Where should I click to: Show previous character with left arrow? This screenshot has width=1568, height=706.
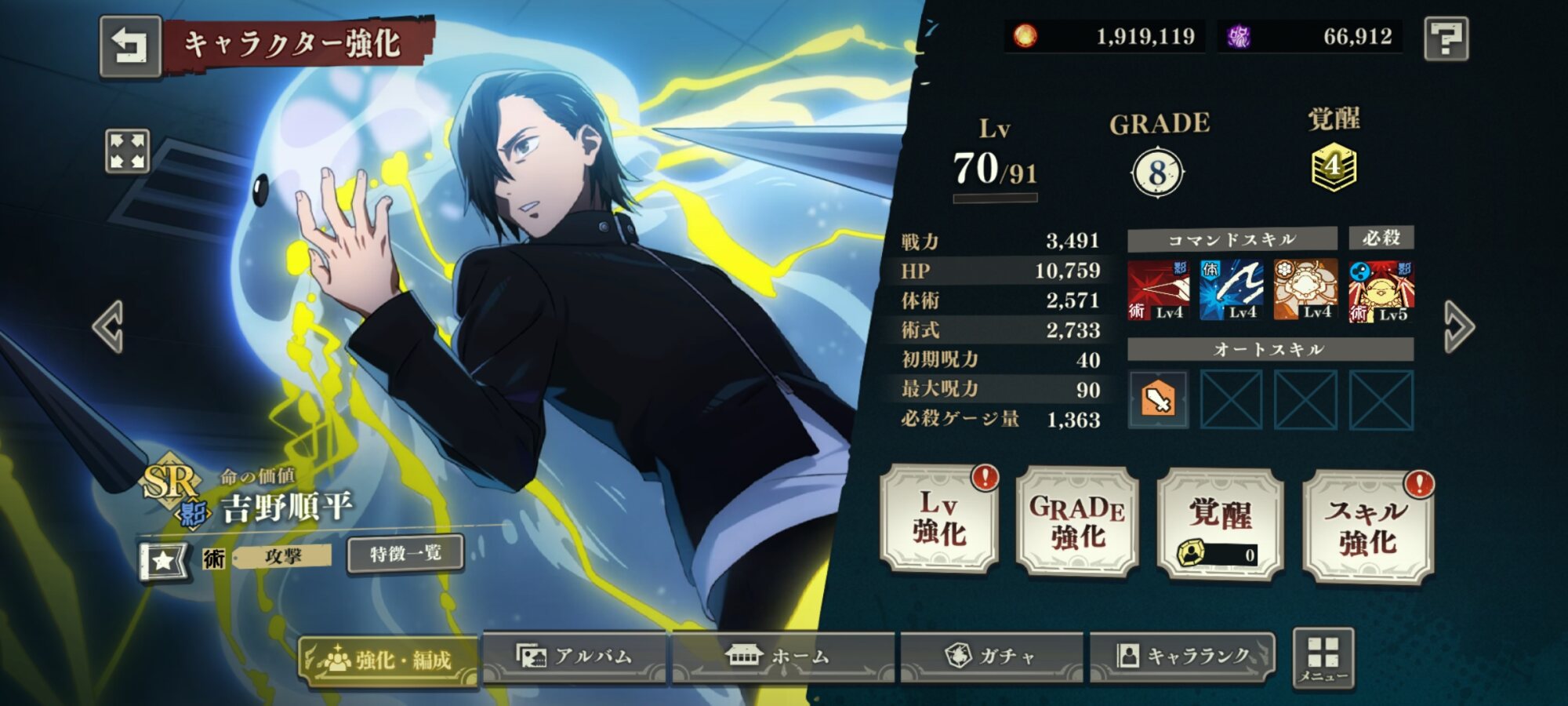click(x=108, y=326)
